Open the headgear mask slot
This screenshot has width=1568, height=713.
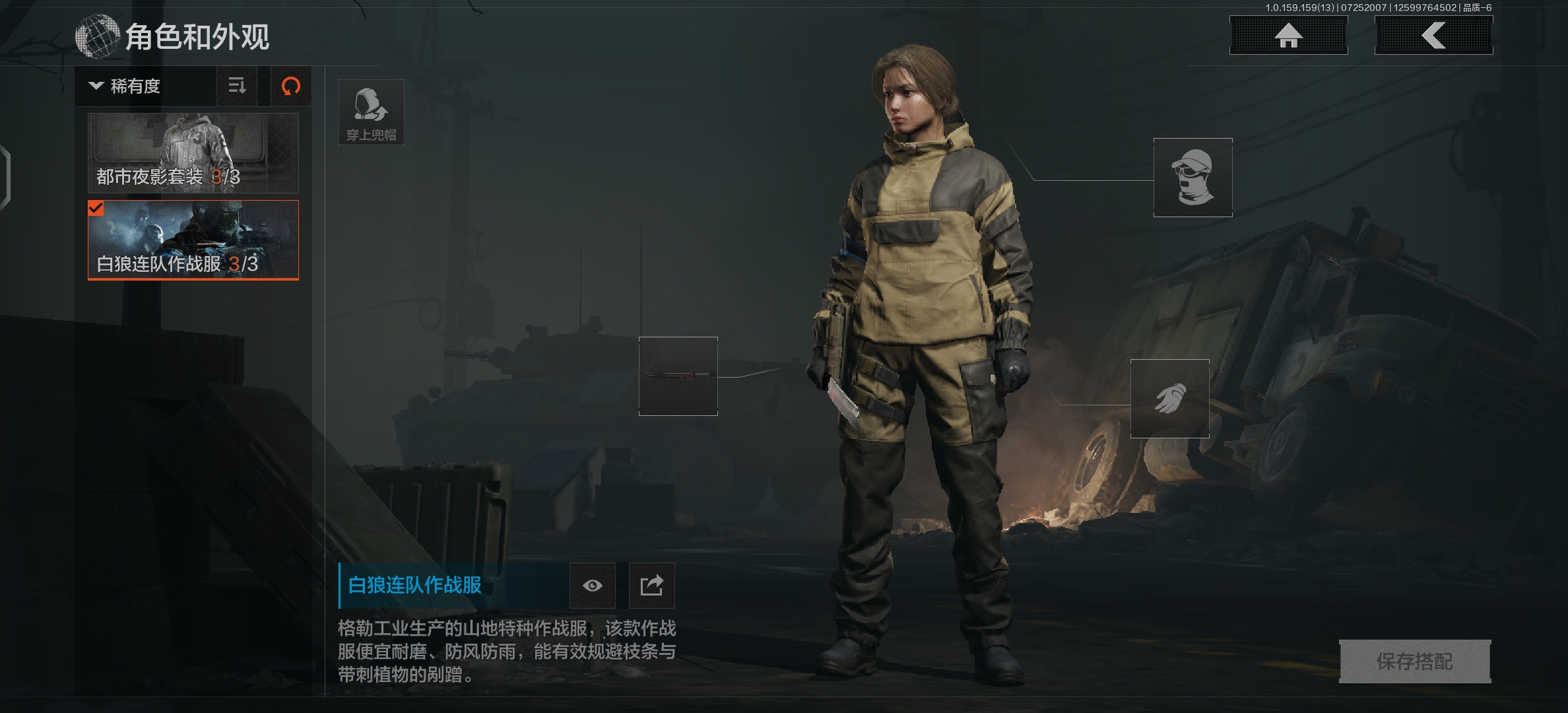(x=1192, y=178)
